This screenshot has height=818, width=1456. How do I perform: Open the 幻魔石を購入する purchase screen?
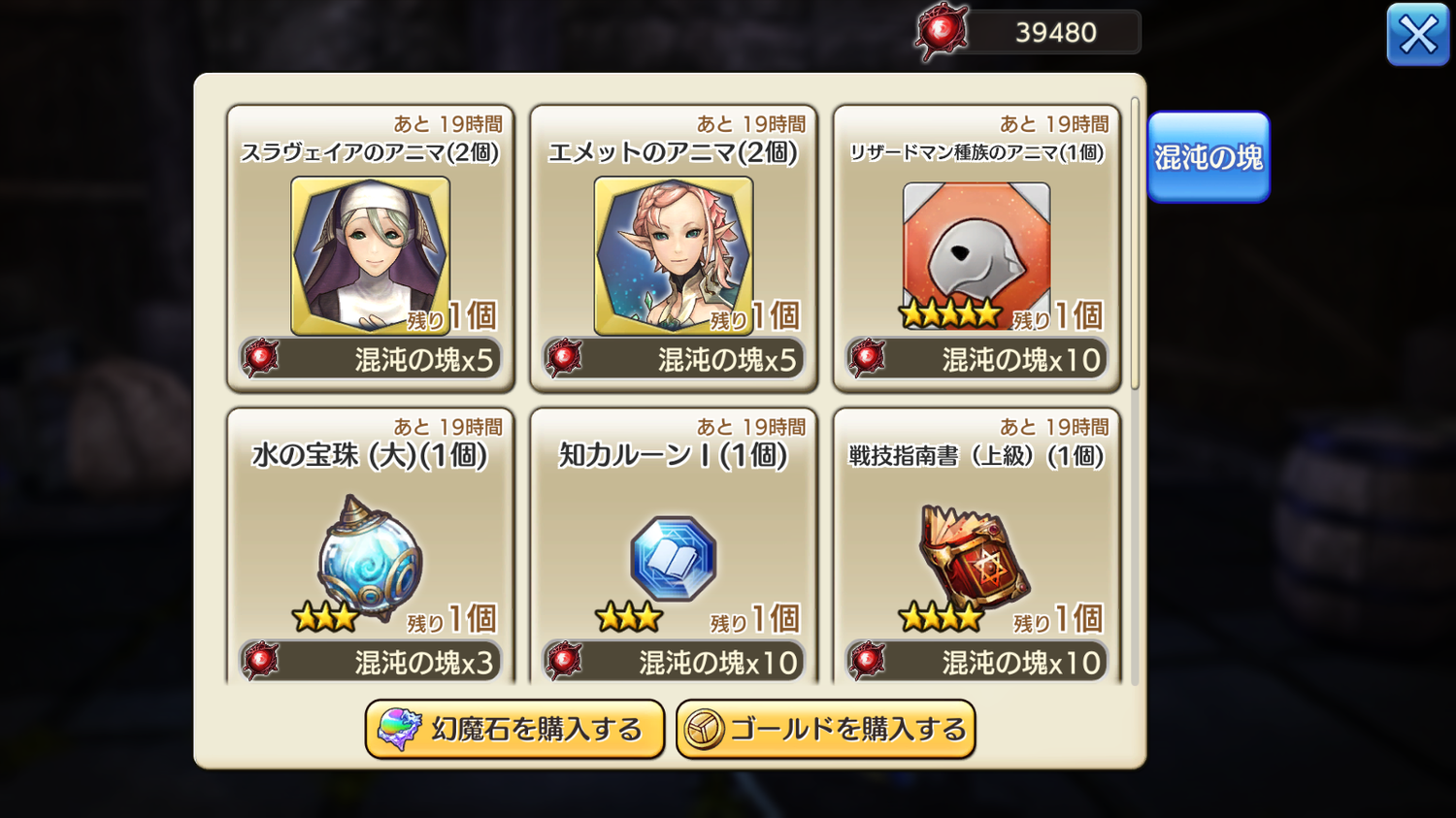tap(514, 729)
